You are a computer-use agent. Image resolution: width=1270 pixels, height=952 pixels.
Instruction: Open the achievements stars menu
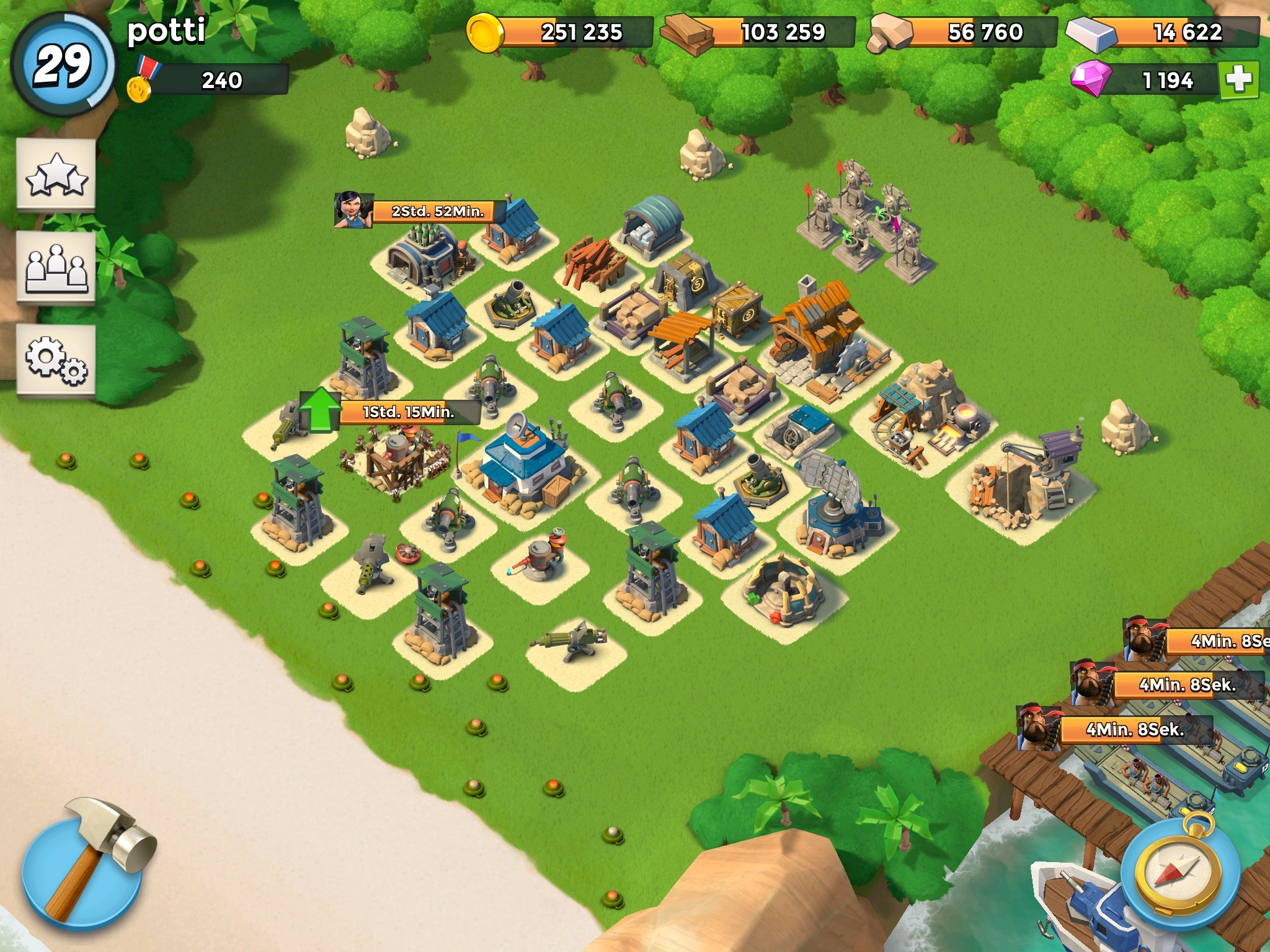point(56,175)
